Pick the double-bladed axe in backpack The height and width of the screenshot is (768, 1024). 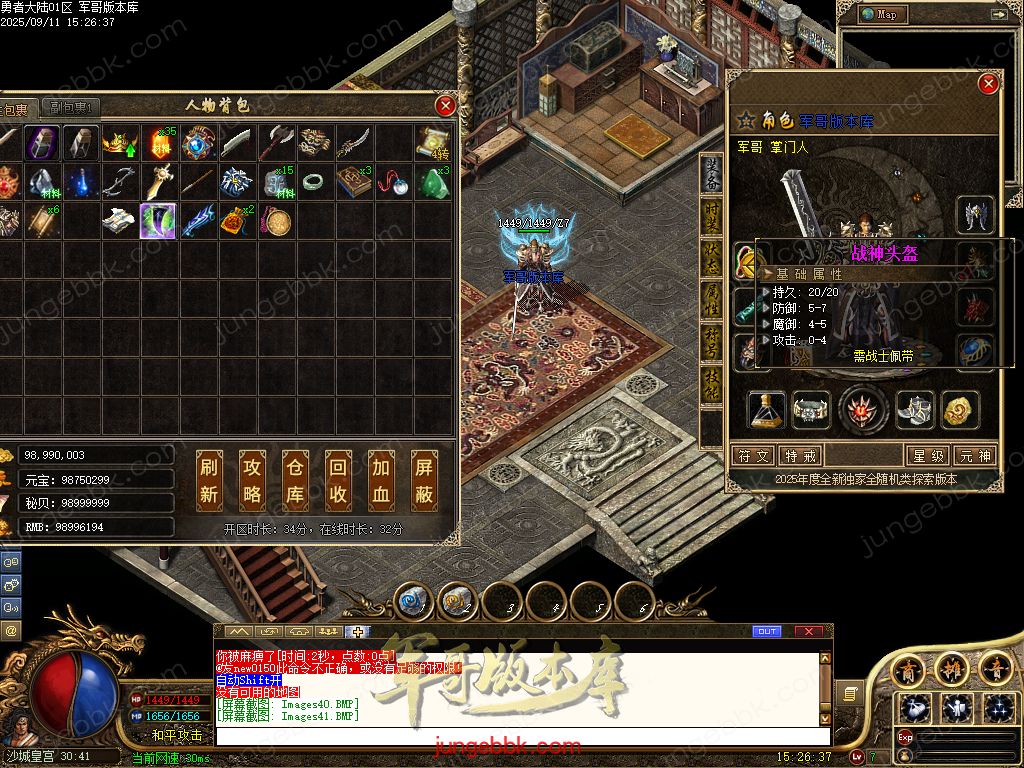click(274, 144)
